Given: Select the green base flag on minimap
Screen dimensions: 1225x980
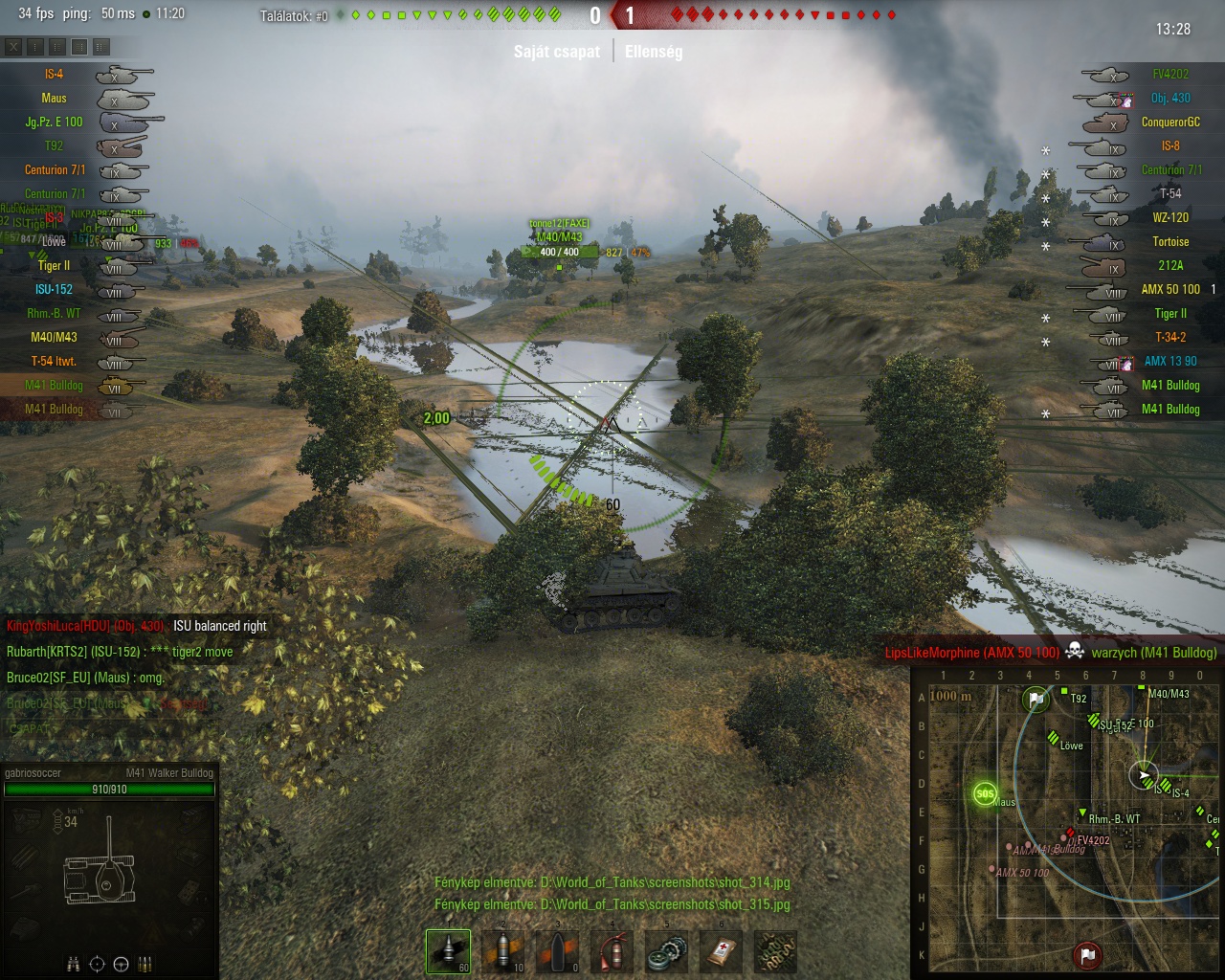Looking at the screenshot, I should [x=1036, y=700].
